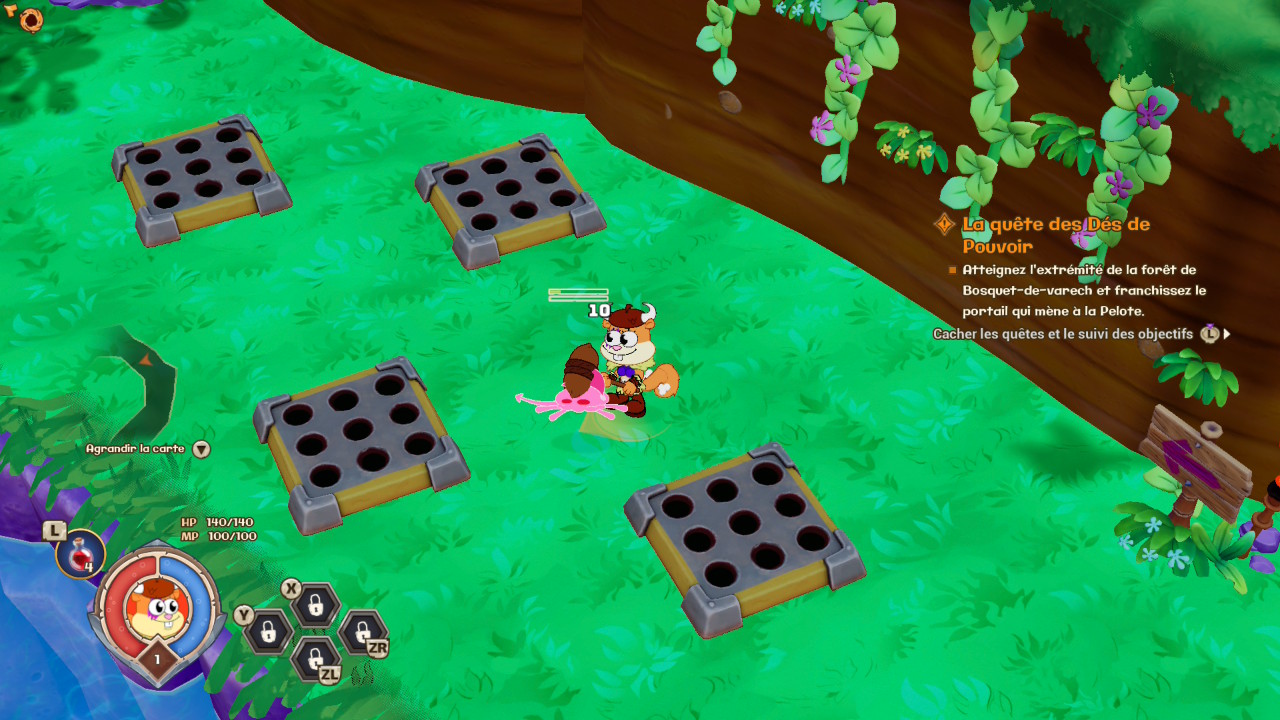
Task: Click the orange ring marker on the minimap
Action: 31,18
